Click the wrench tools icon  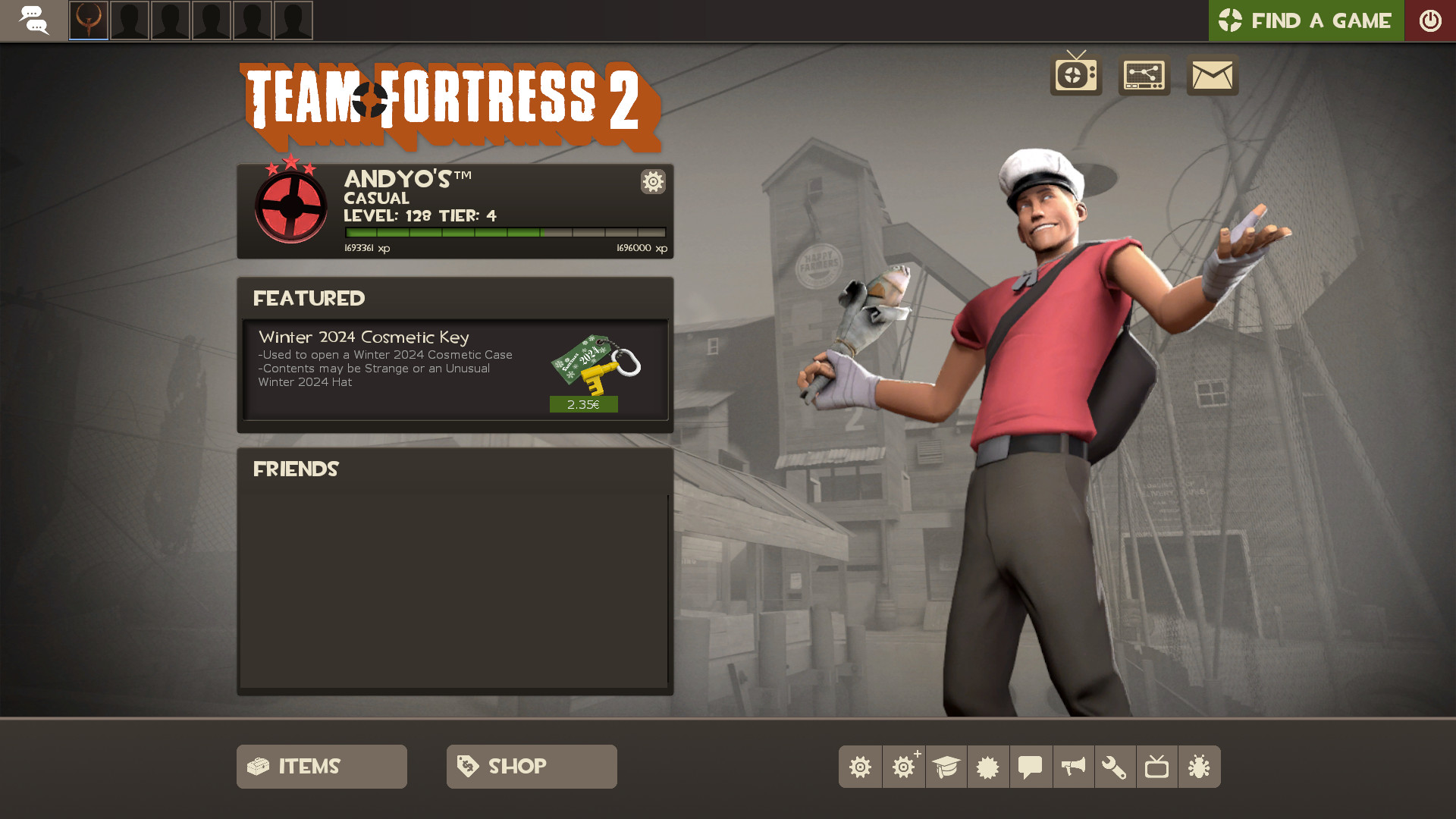1116,767
